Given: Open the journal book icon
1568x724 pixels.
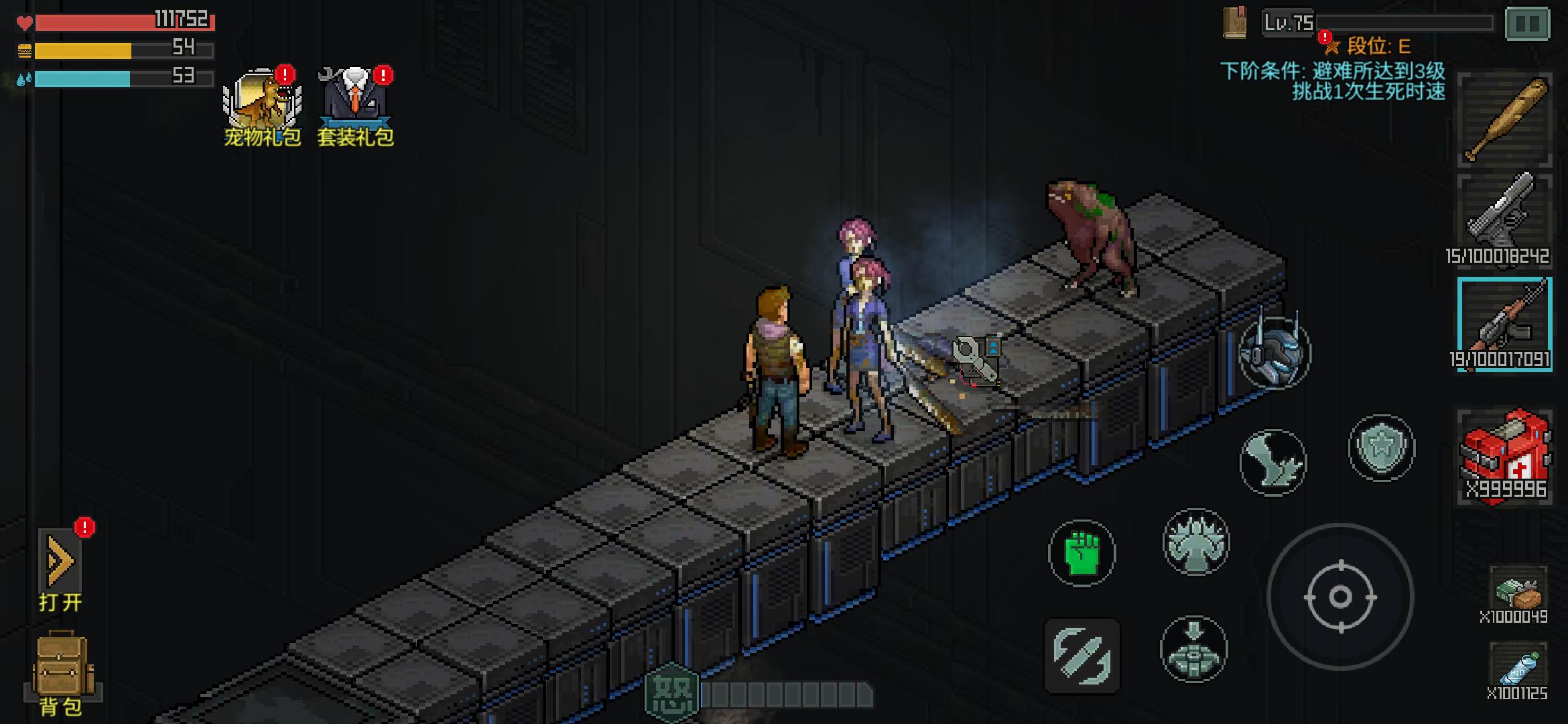Looking at the screenshot, I should pos(1234,23).
